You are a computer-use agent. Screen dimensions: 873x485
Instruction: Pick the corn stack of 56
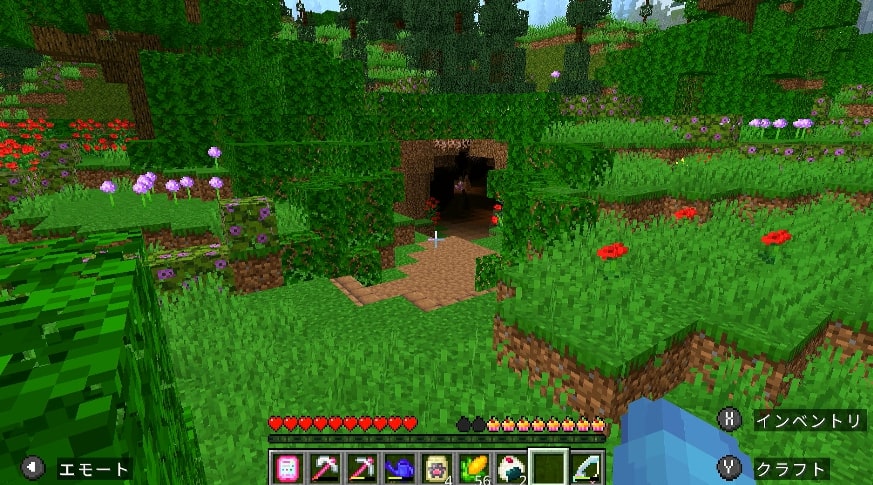point(473,468)
